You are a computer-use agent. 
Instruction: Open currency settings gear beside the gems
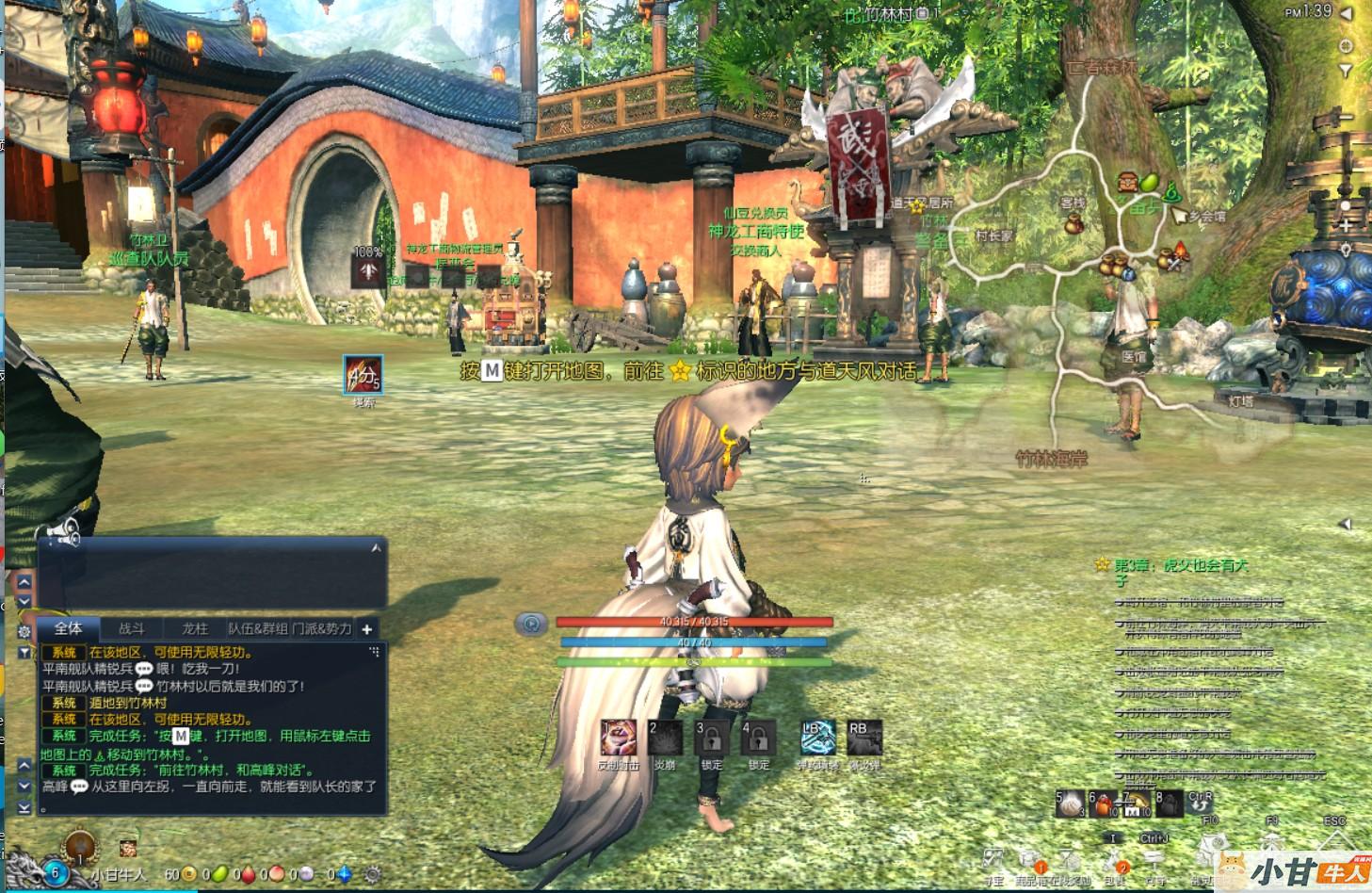(373, 874)
